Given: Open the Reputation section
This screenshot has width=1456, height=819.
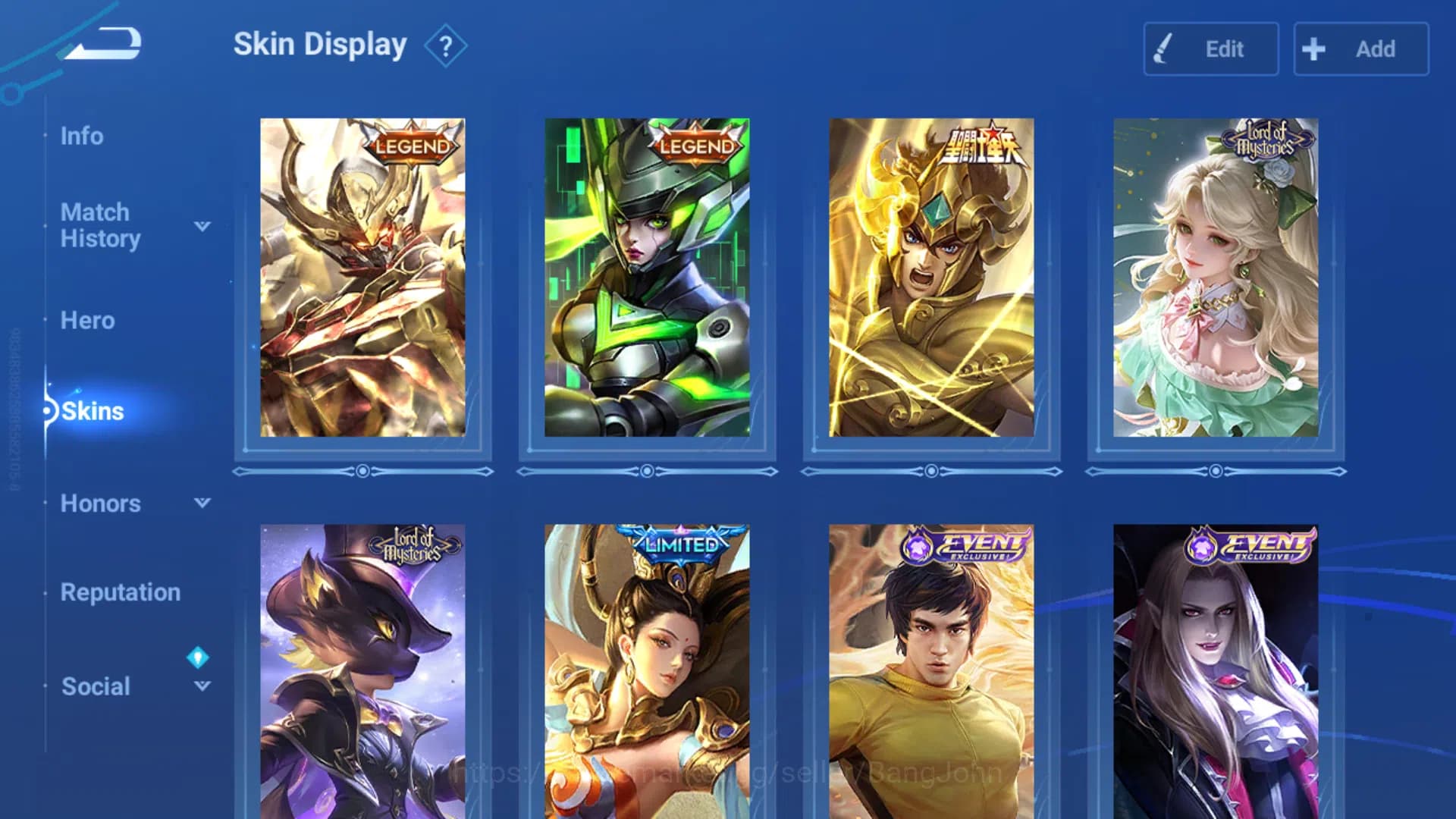Looking at the screenshot, I should (x=121, y=592).
